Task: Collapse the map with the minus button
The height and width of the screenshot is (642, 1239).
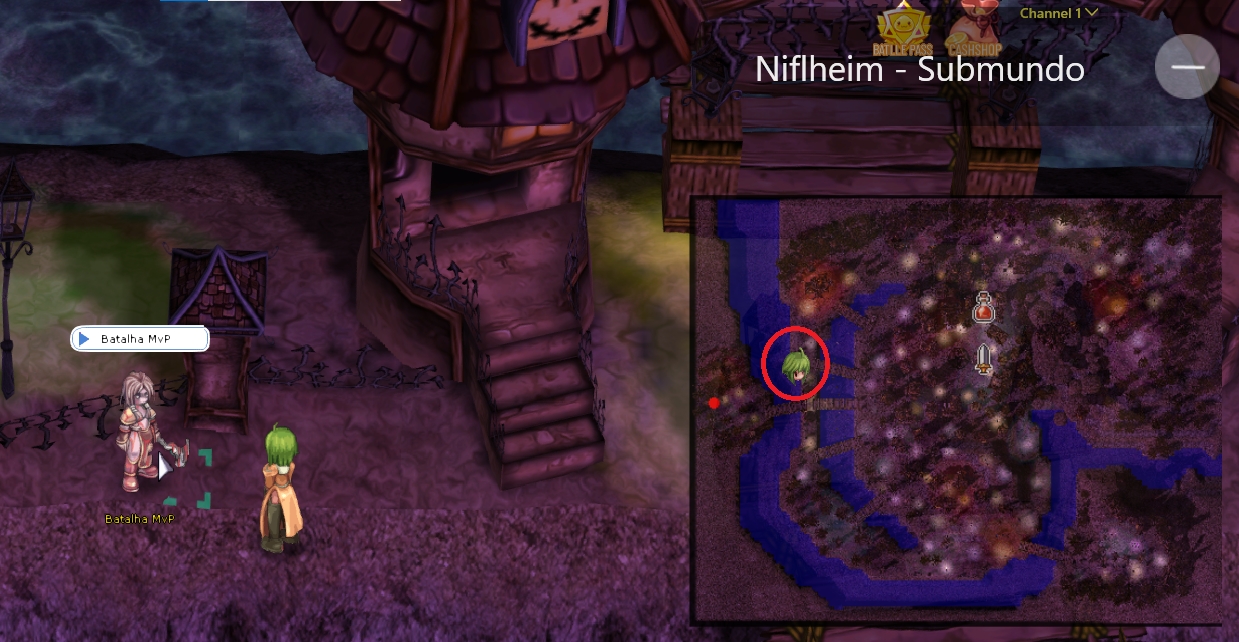Action: click(1187, 66)
